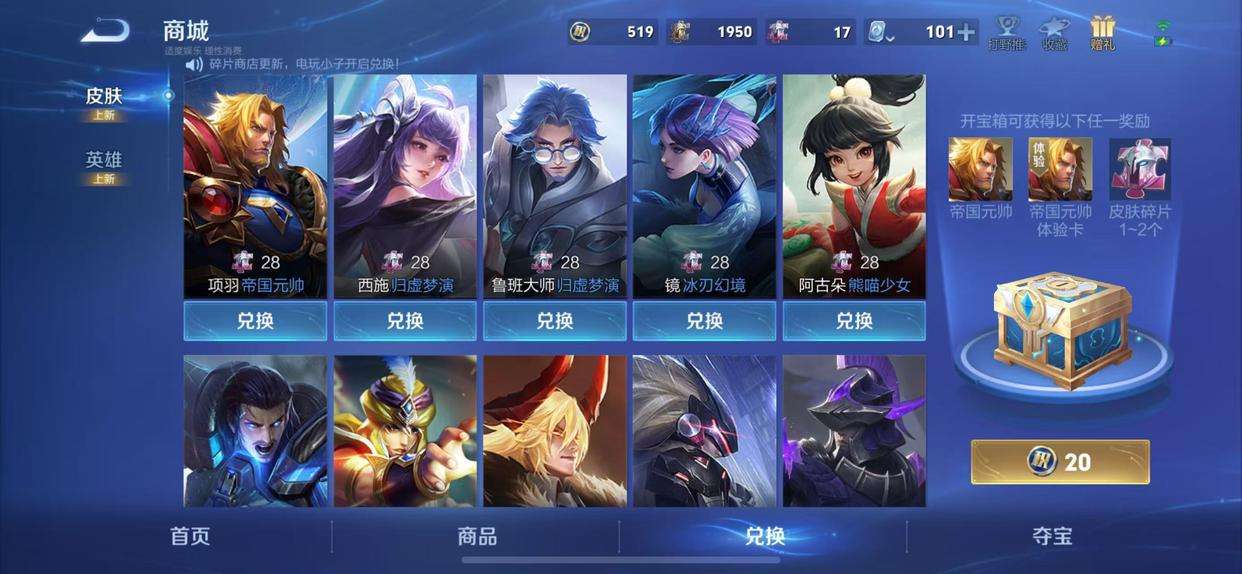The height and width of the screenshot is (574, 1242).
Task: Preview the 皮肤碎片 reward icon
Action: [1140, 170]
